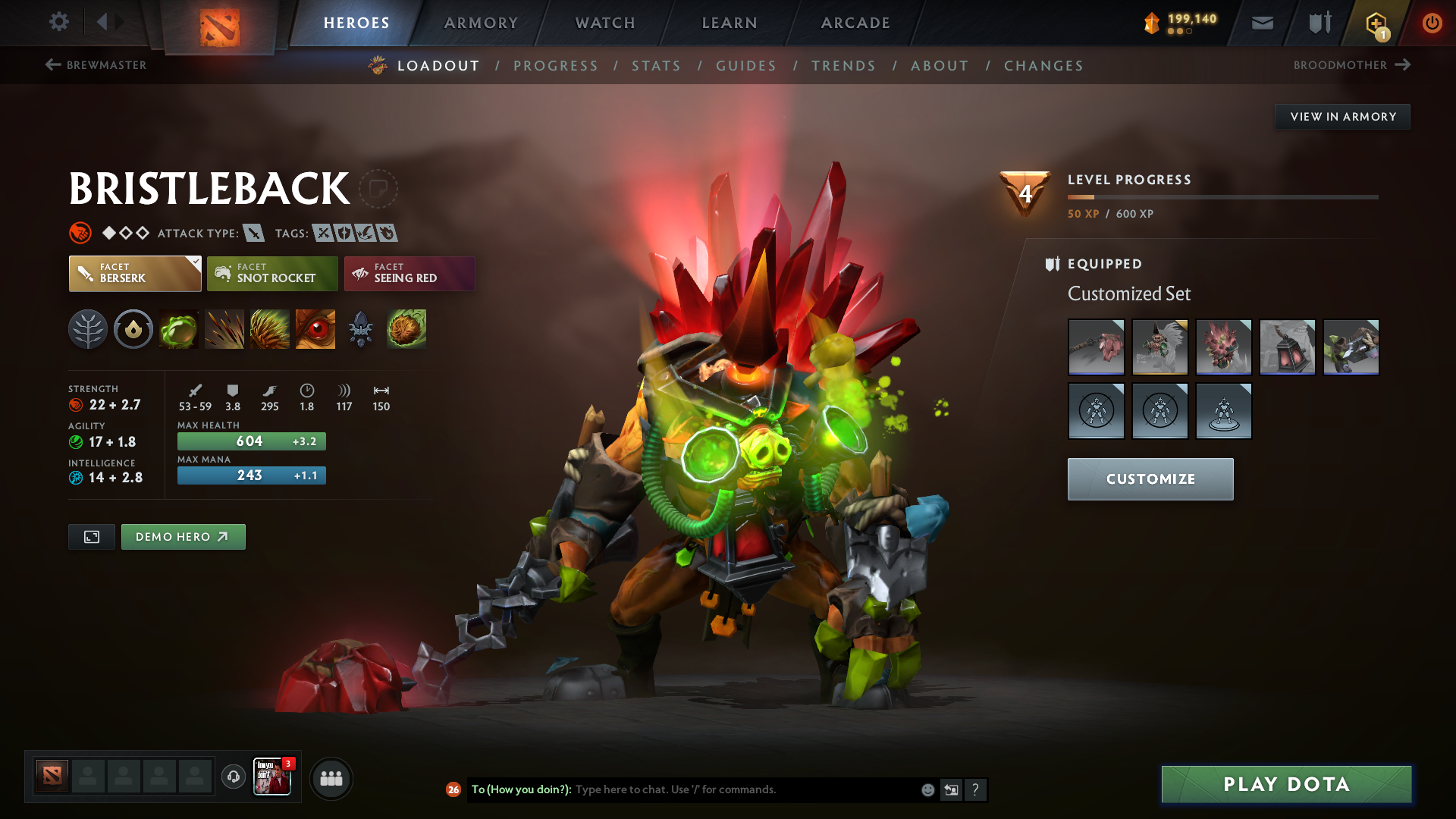Click View in Armory button
This screenshot has width=1456, height=819.
click(1342, 117)
